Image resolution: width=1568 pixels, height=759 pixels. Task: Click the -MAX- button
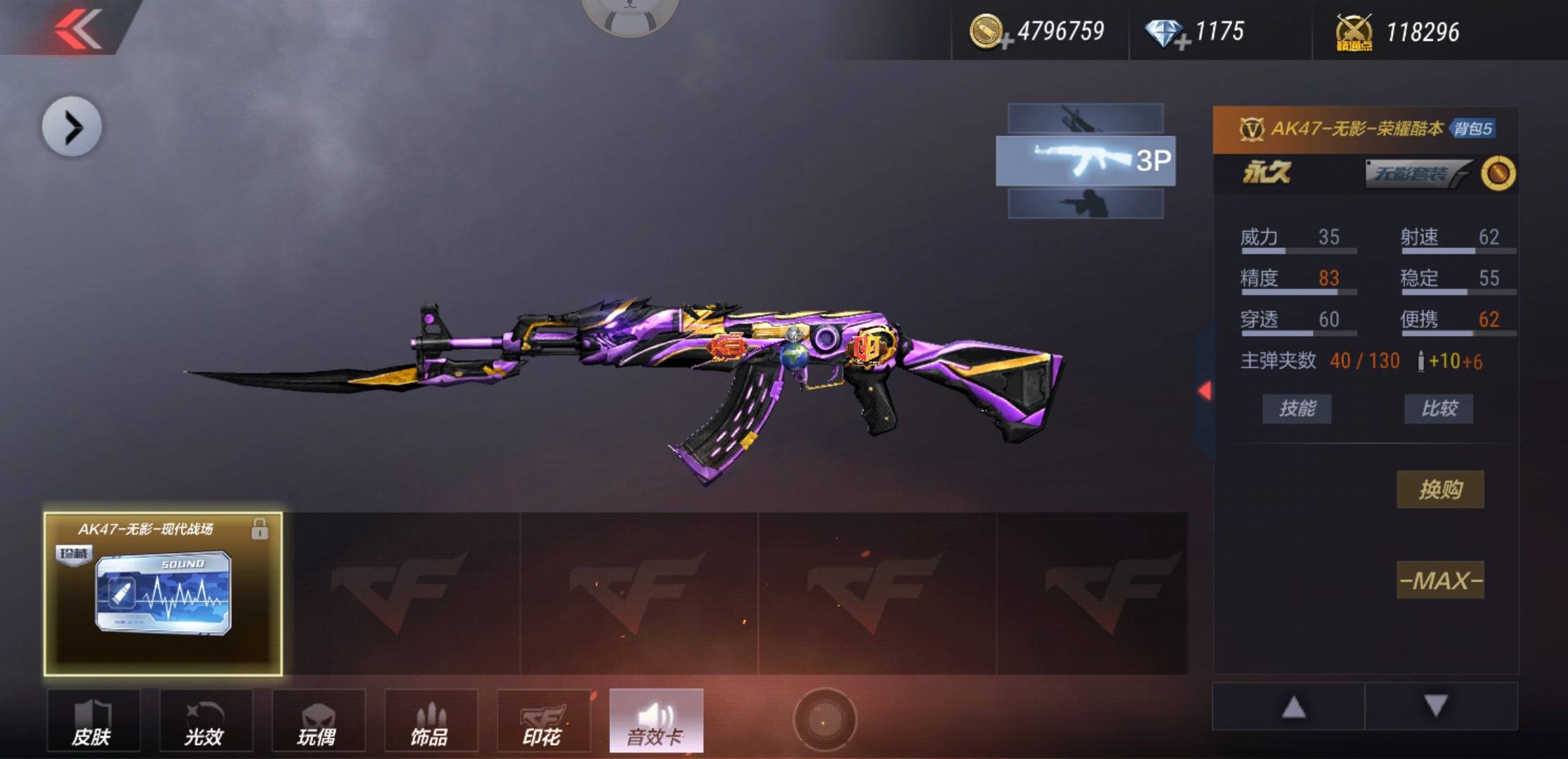[x=1439, y=580]
